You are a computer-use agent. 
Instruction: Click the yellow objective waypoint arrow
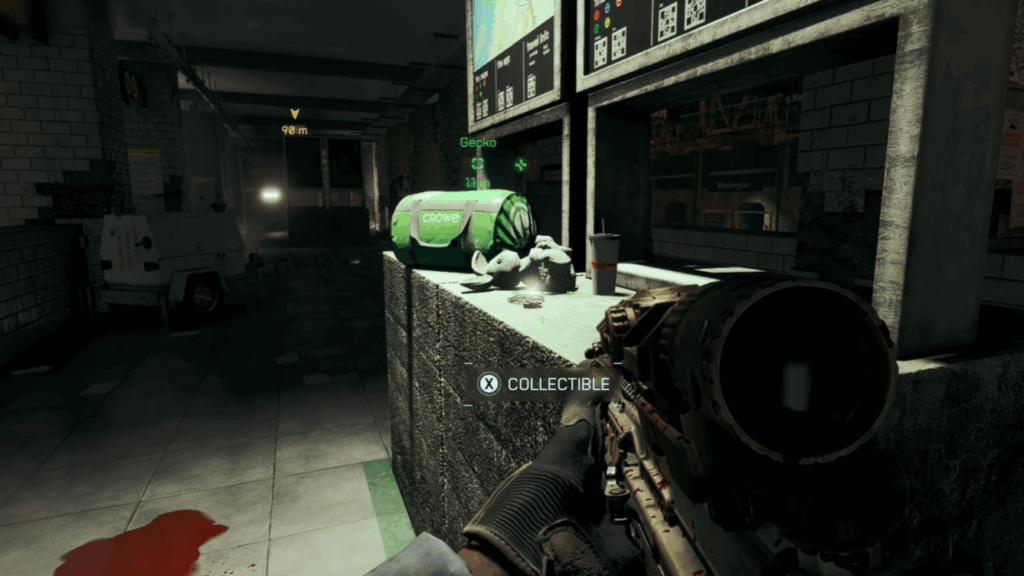pyautogui.click(x=294, y=114)
